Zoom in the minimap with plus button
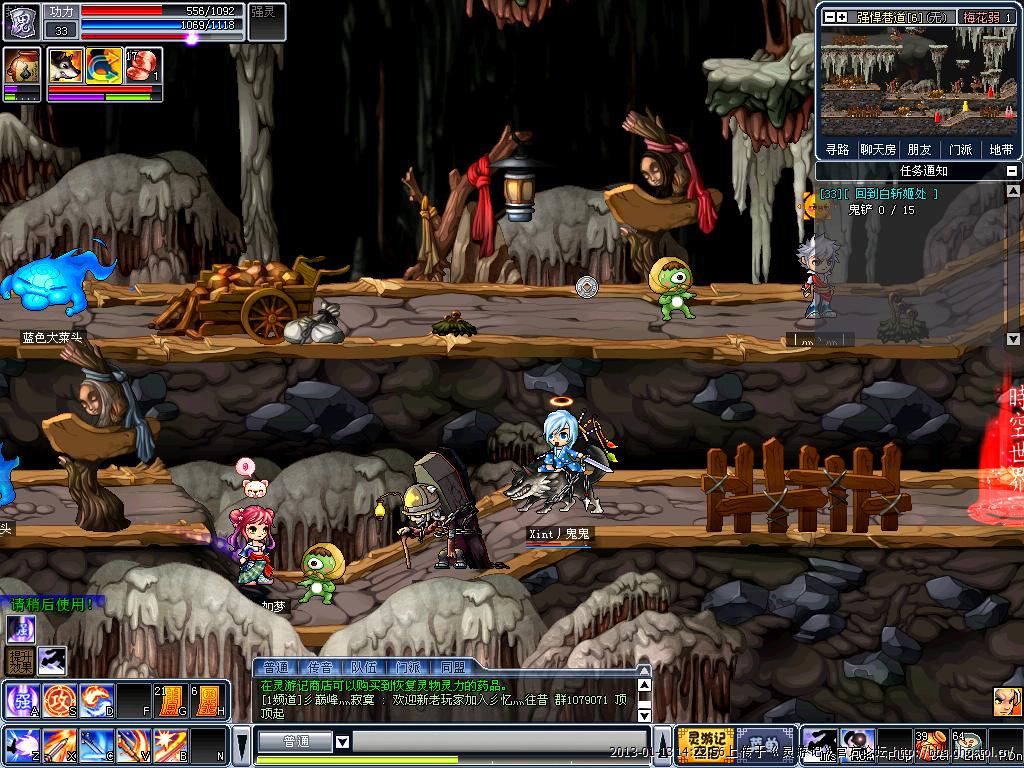 (842, 17)
